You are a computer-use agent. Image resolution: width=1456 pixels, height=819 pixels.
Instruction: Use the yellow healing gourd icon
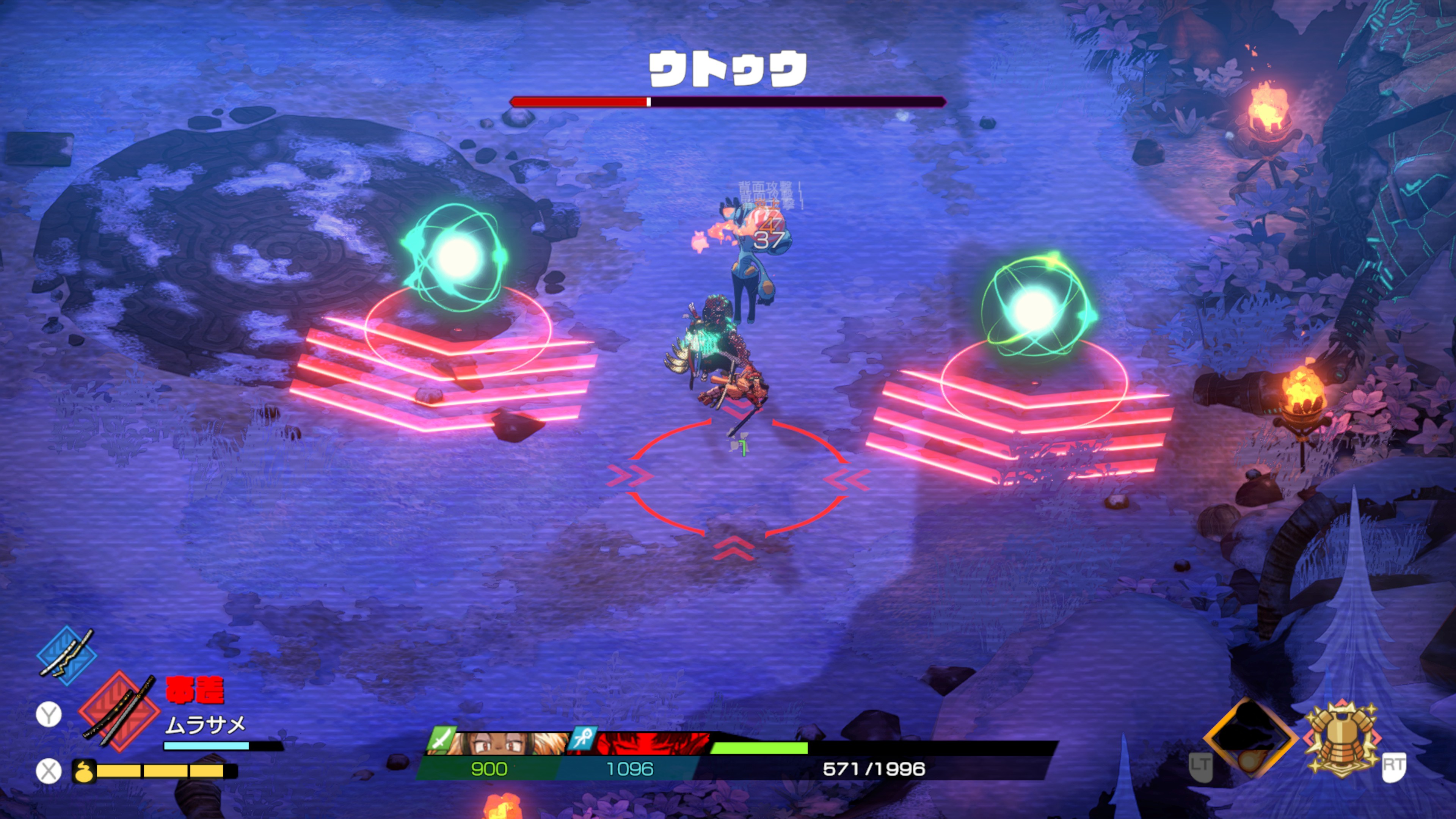84,770
